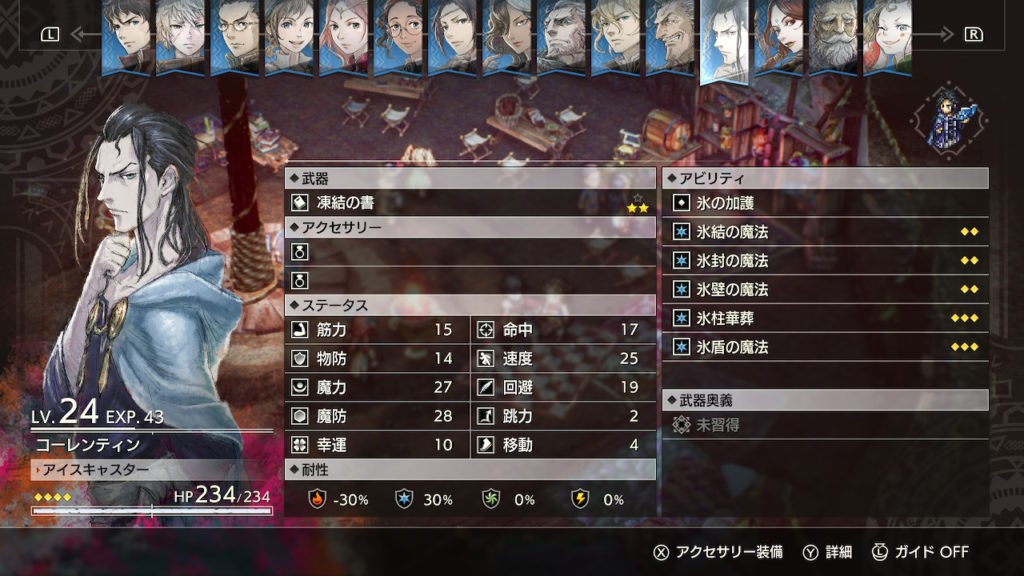Choose the 氷壁の魔法 ability row
Viewport: 1024px width, 576px height.
pyautogui.click(x=825, y=290)
